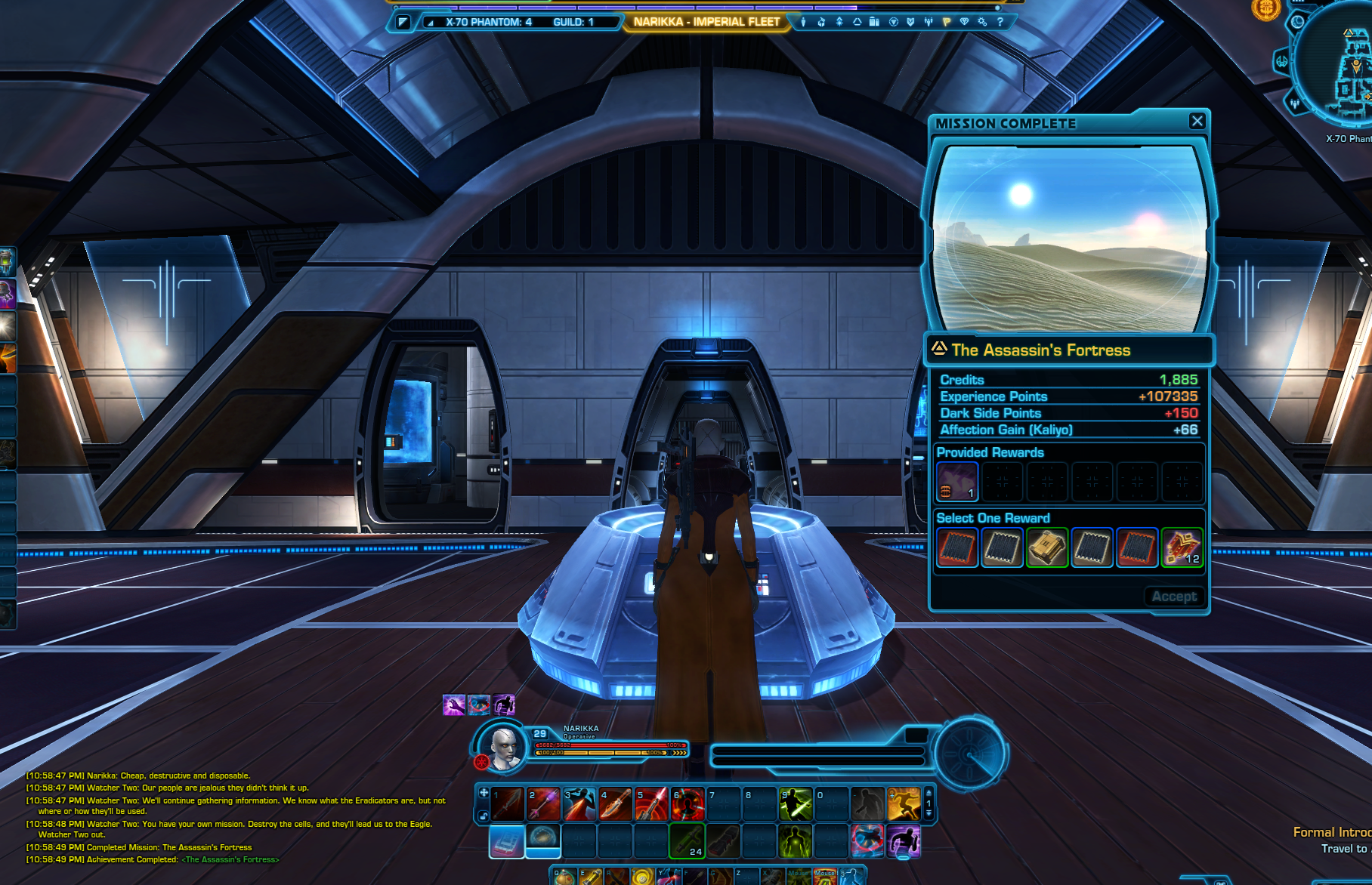Screen dimensions: 1372x885
Task: Click the Assassin's Fortress achievement link in chat
Action: [x=230, y=859]
